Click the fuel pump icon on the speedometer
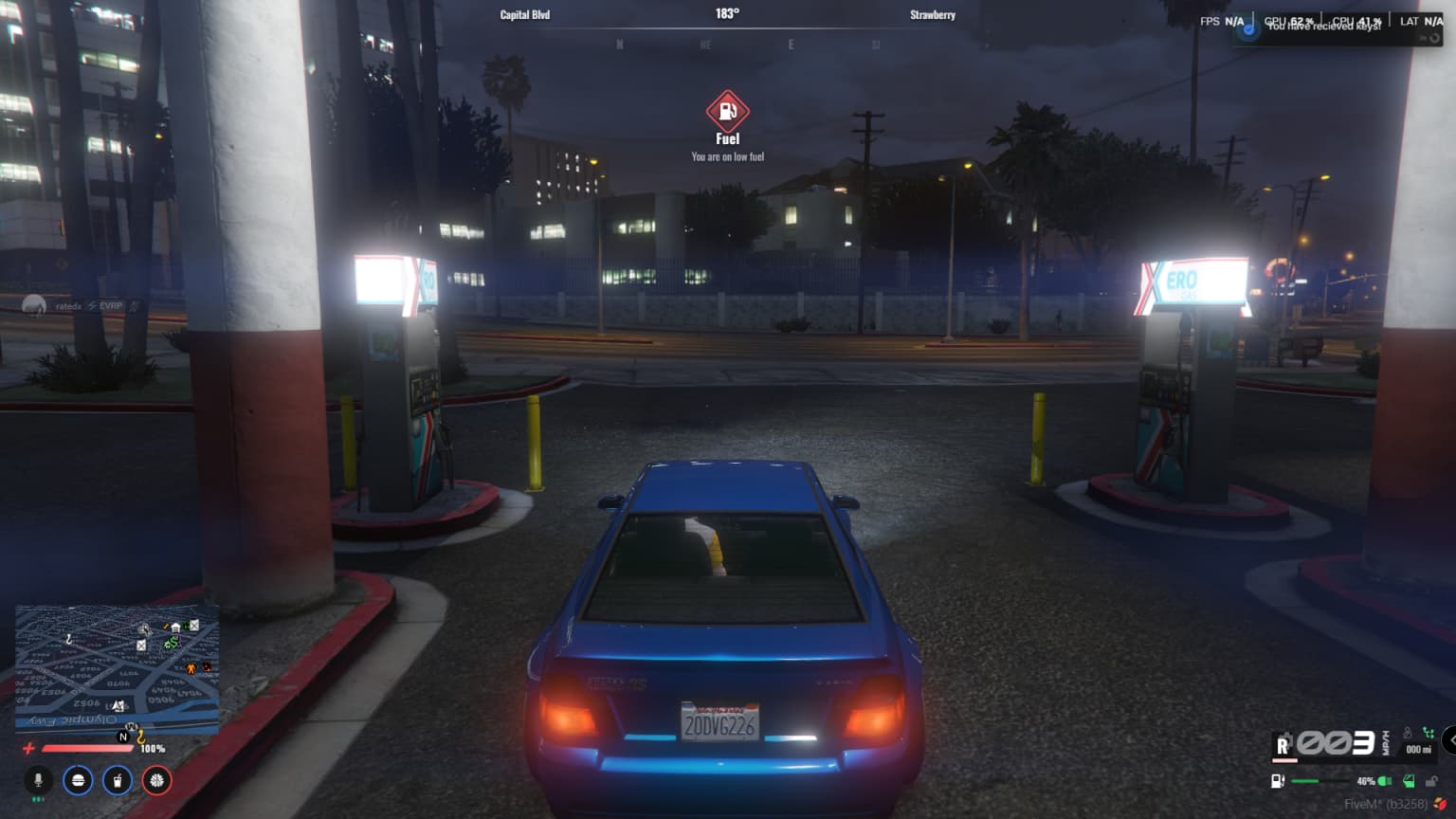 1278,780
